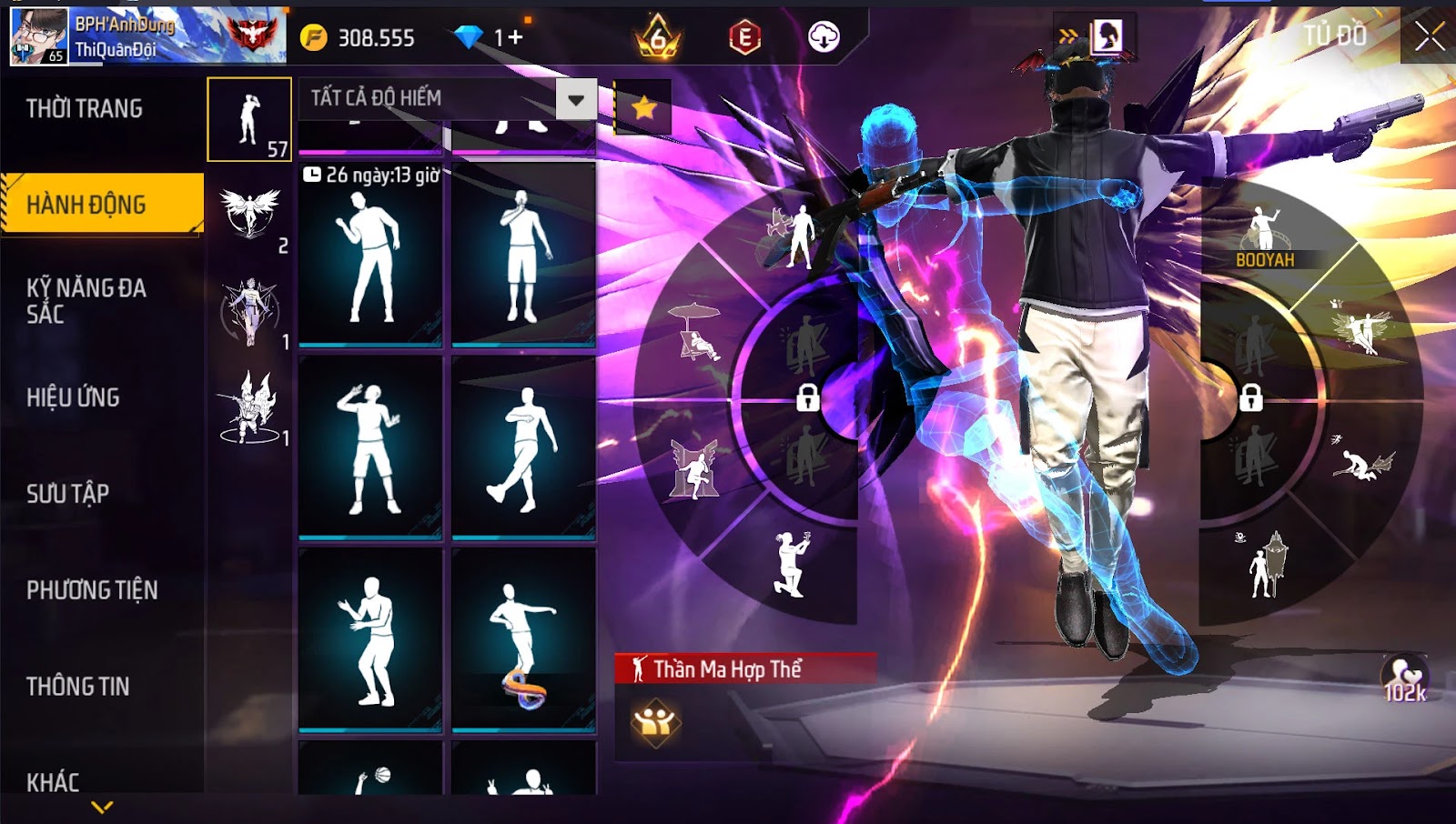This screenshot has width=1456, height=824.
Task: Open the Phương Tiện category
Action: pyautogui.click(x=92, y=590)
